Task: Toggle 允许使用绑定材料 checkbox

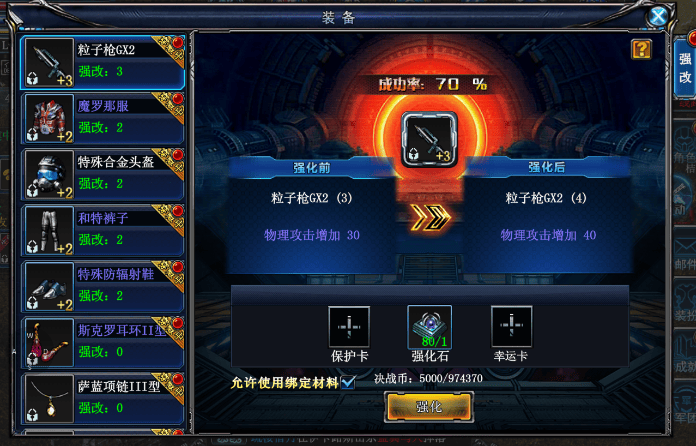Action: click(x=348, y=381)
